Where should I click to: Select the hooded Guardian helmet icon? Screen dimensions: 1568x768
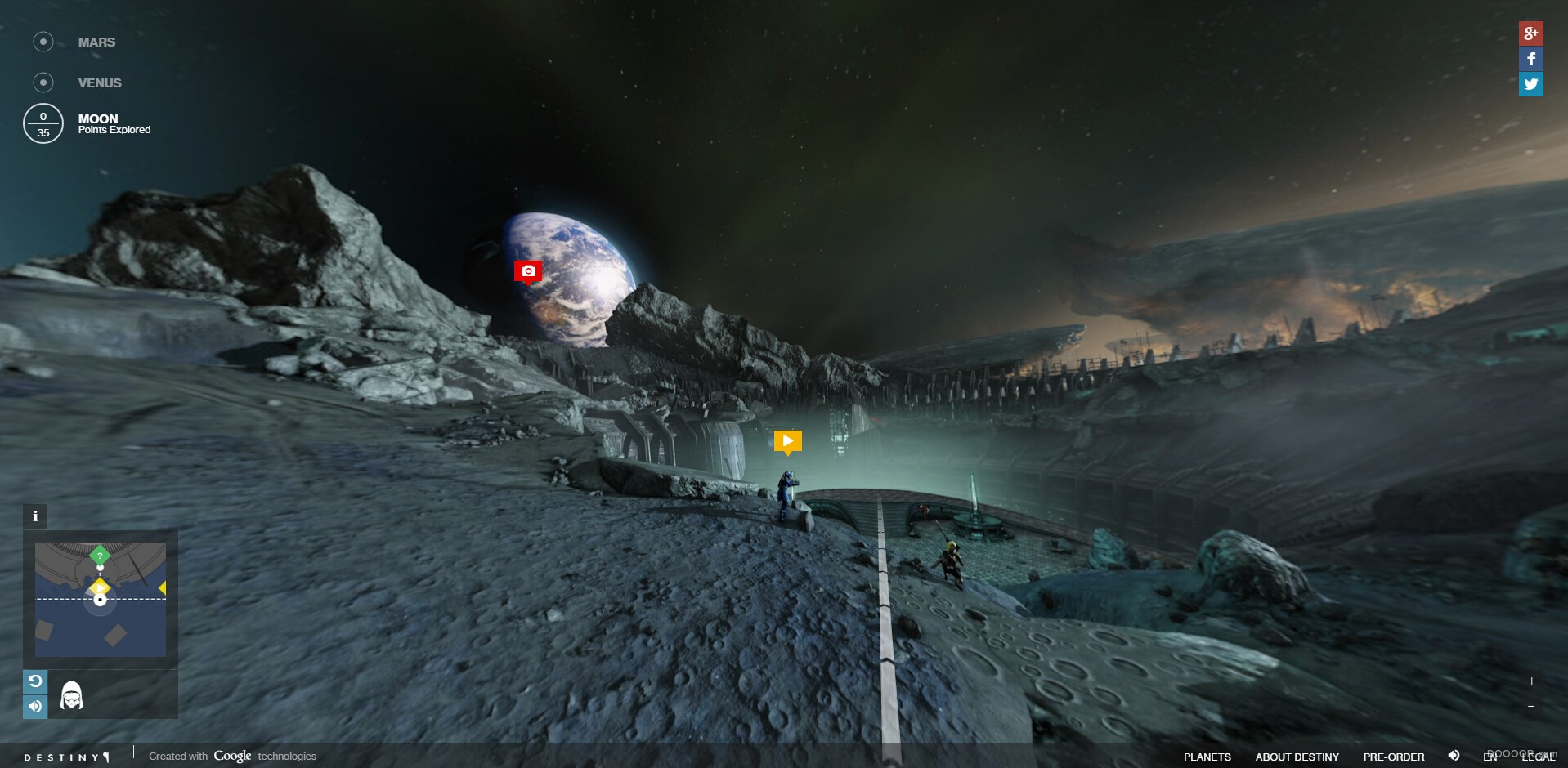click(72, 695)
